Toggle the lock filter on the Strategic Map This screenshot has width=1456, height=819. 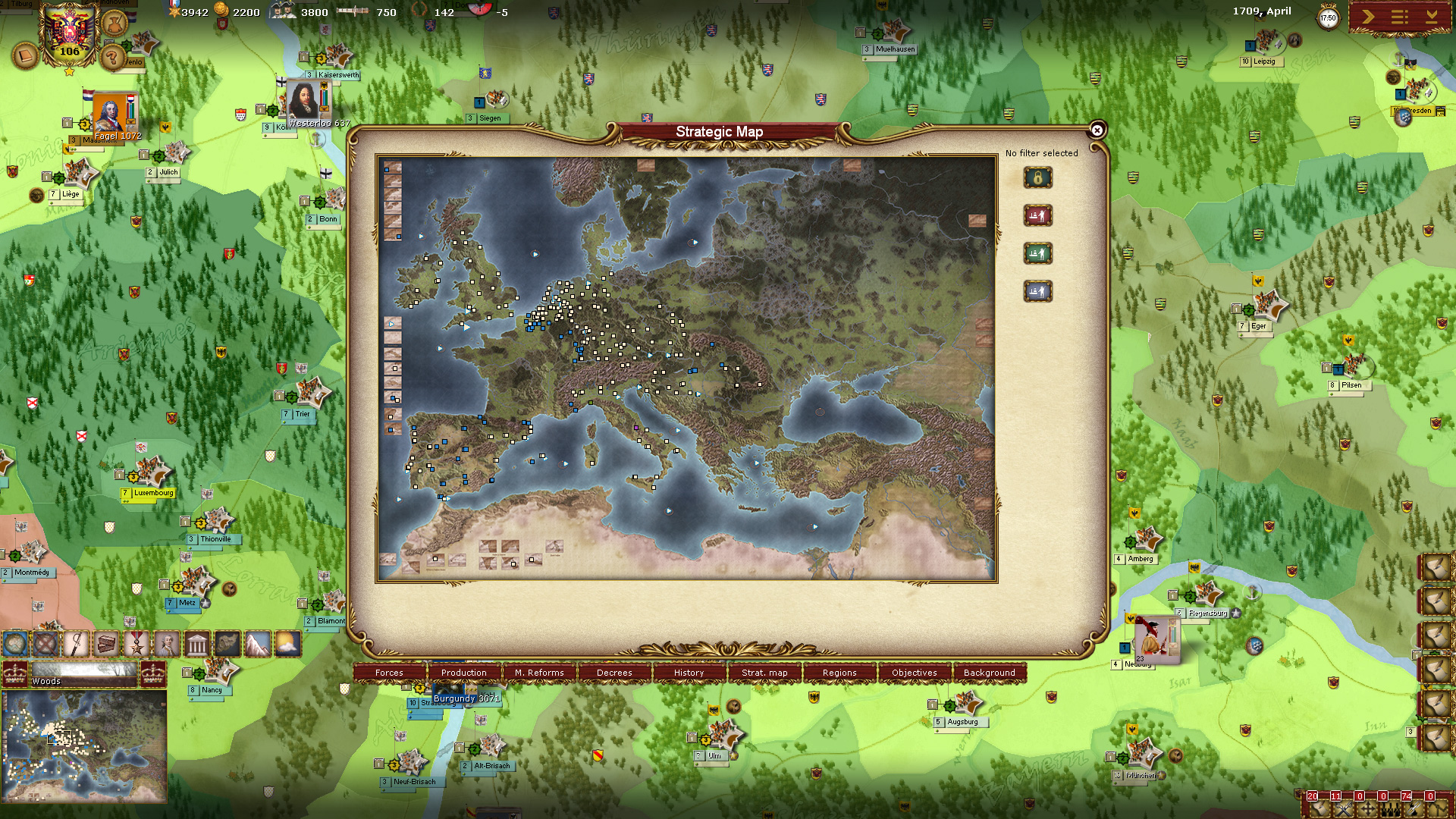(x=1038, y=177)
